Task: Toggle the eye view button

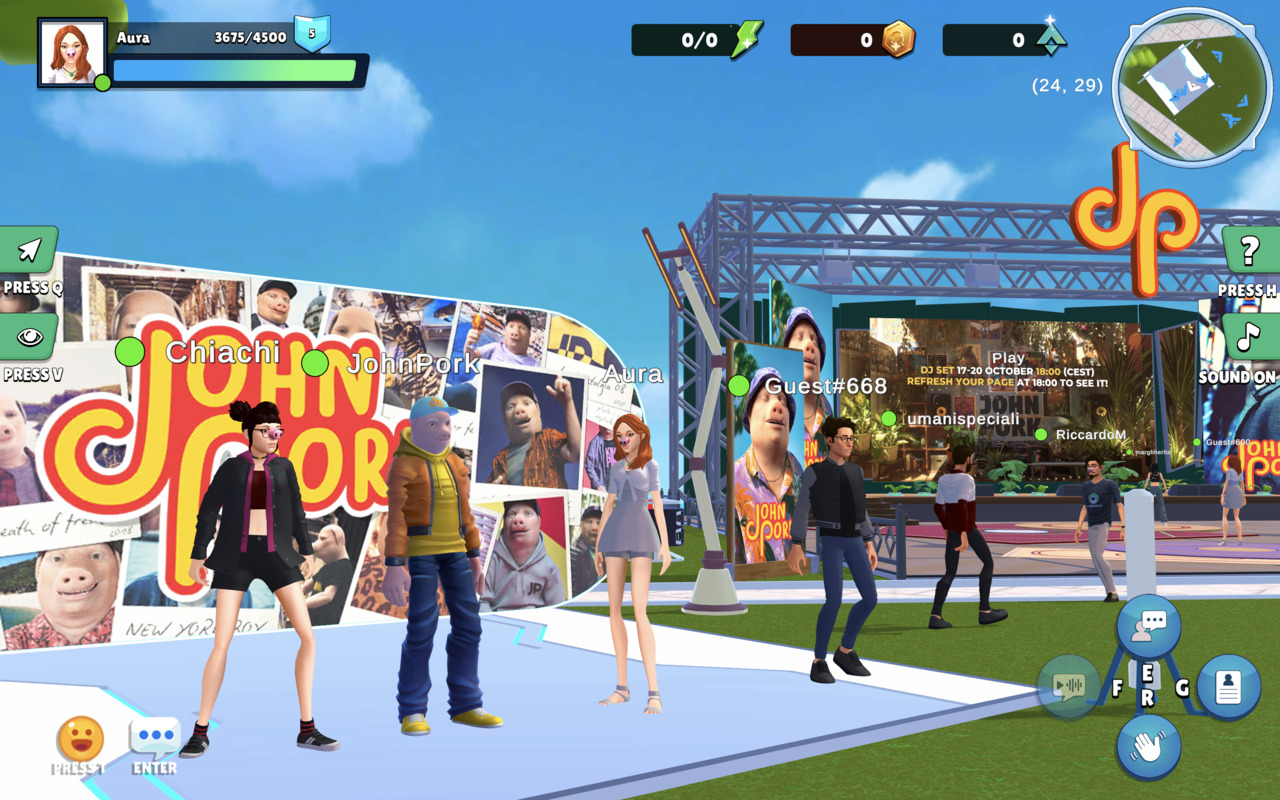Action: pyautogui.click(x=29, y=337)
